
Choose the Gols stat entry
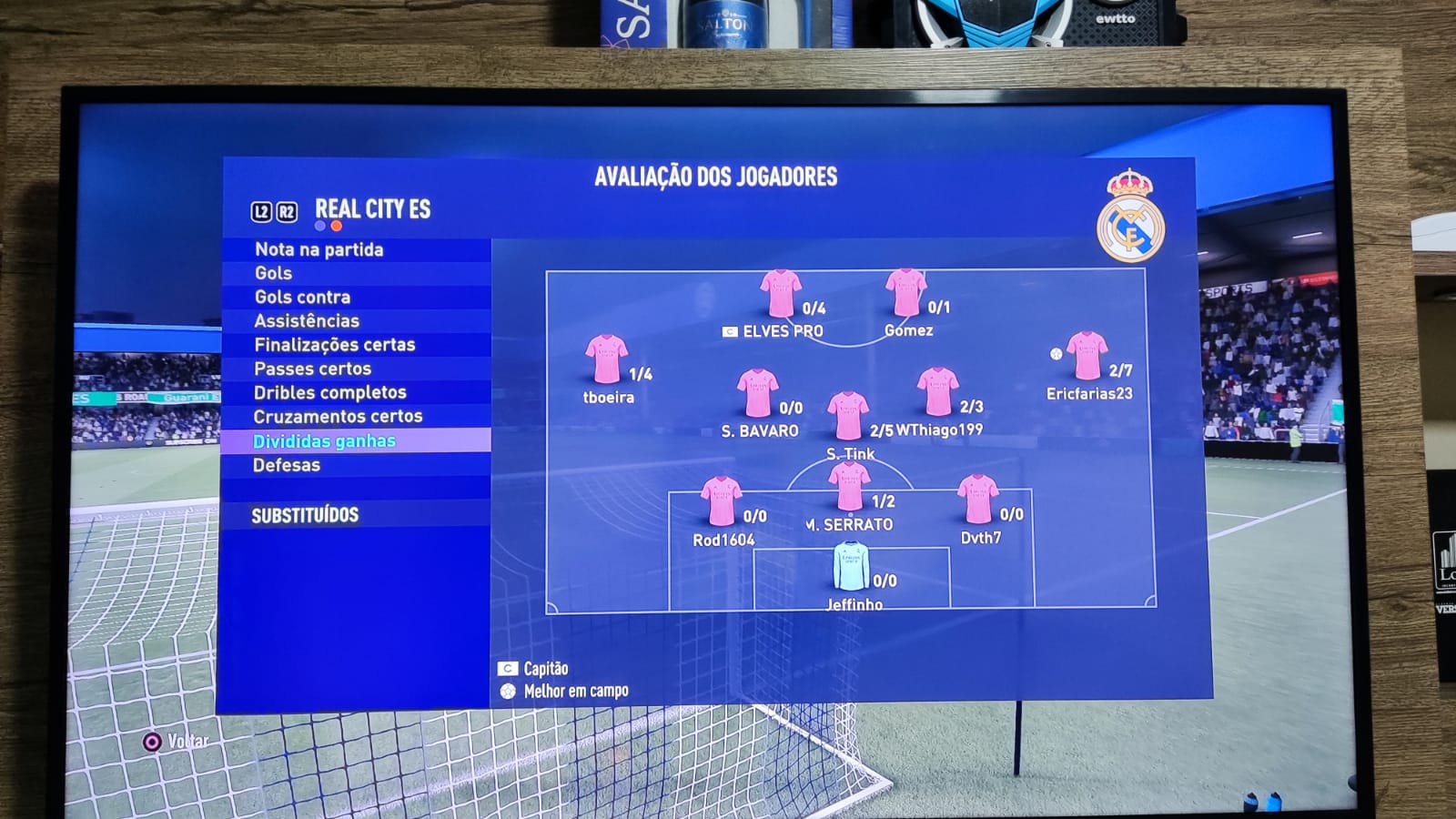coord(273,273)
